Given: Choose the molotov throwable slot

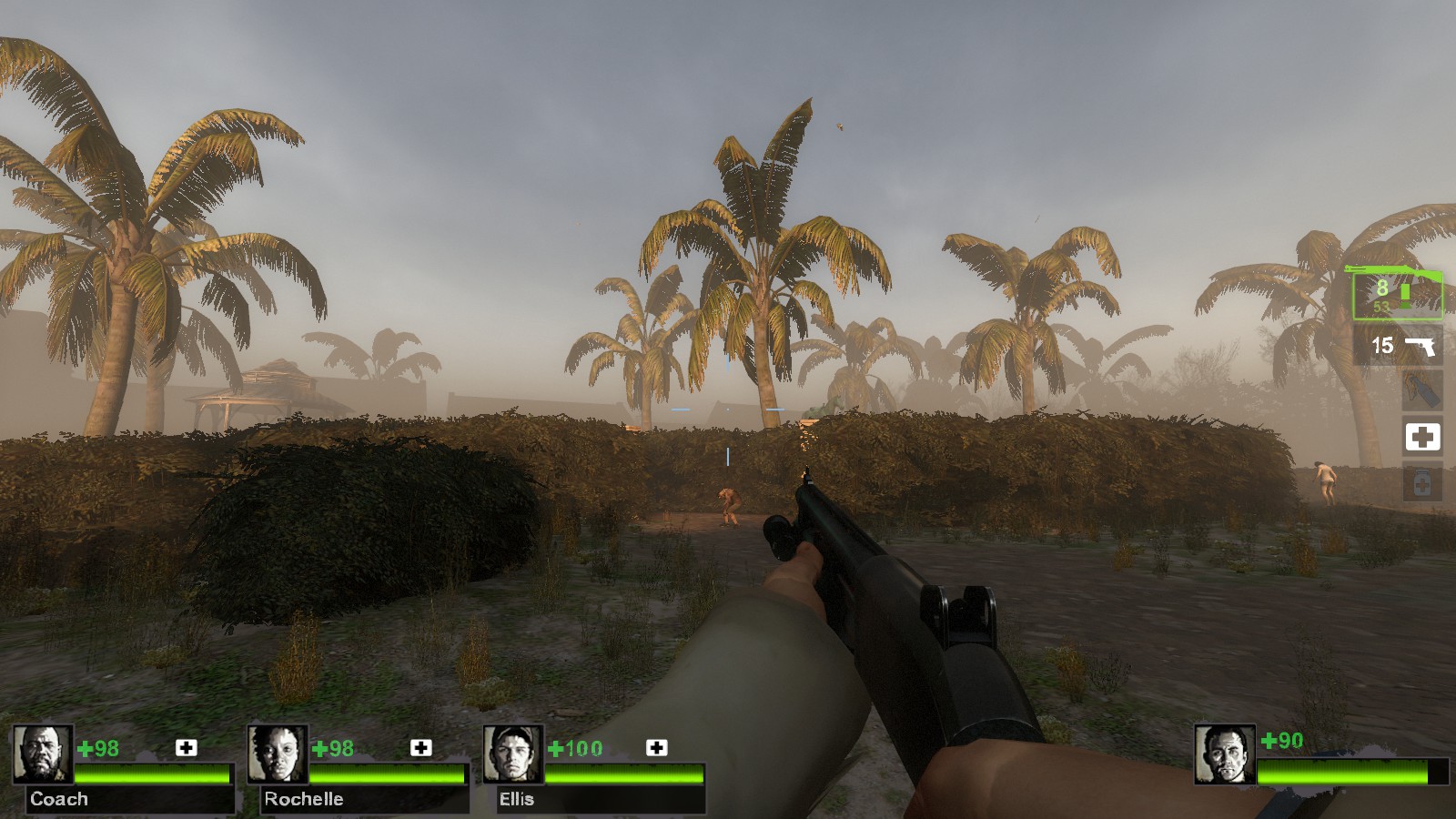Looking at the screenshot, I should (1422, 390).
